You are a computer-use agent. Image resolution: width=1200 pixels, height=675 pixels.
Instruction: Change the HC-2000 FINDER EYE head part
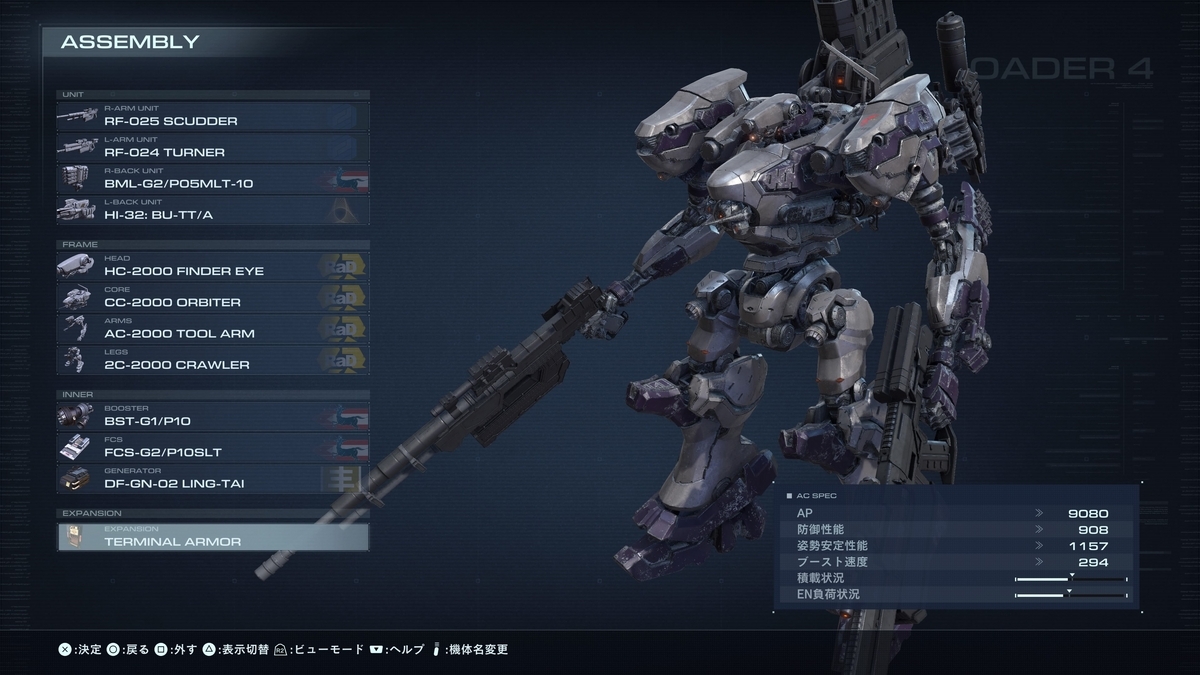click(212, 266)
